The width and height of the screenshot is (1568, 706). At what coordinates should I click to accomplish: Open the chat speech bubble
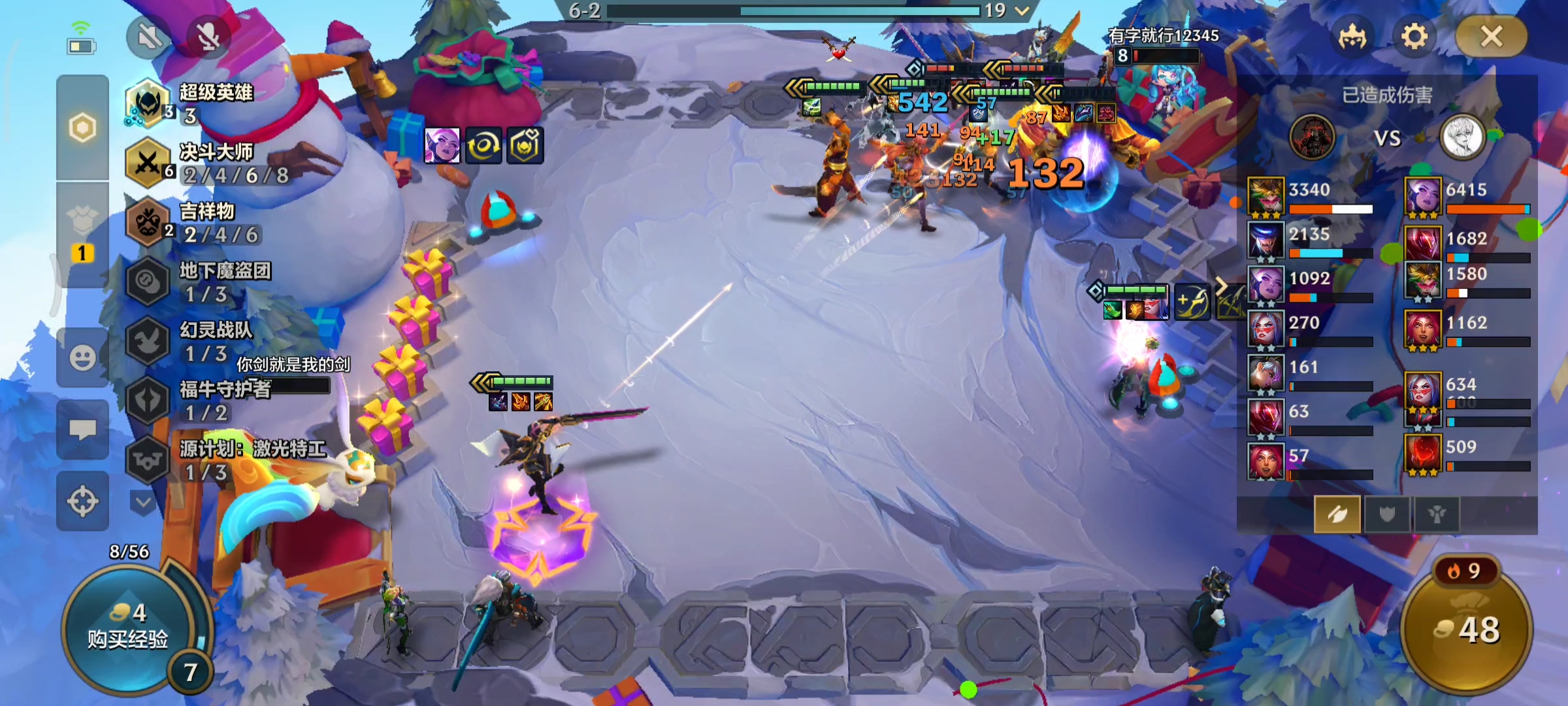pyautogui.click(x=82, y=429)
